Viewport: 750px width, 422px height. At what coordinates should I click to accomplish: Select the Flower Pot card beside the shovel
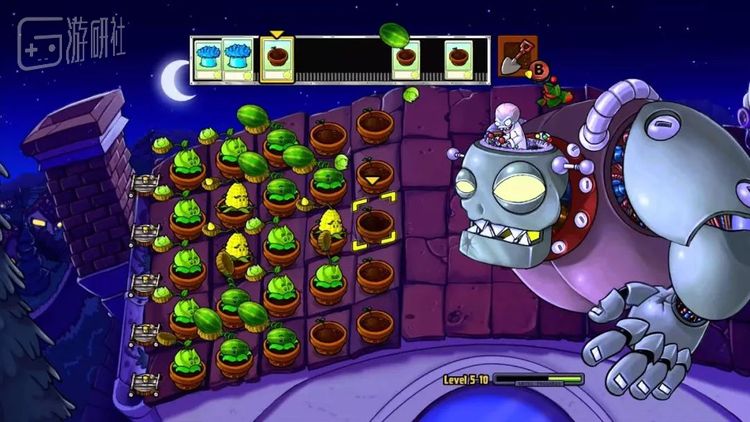click(x=460, y=60)
